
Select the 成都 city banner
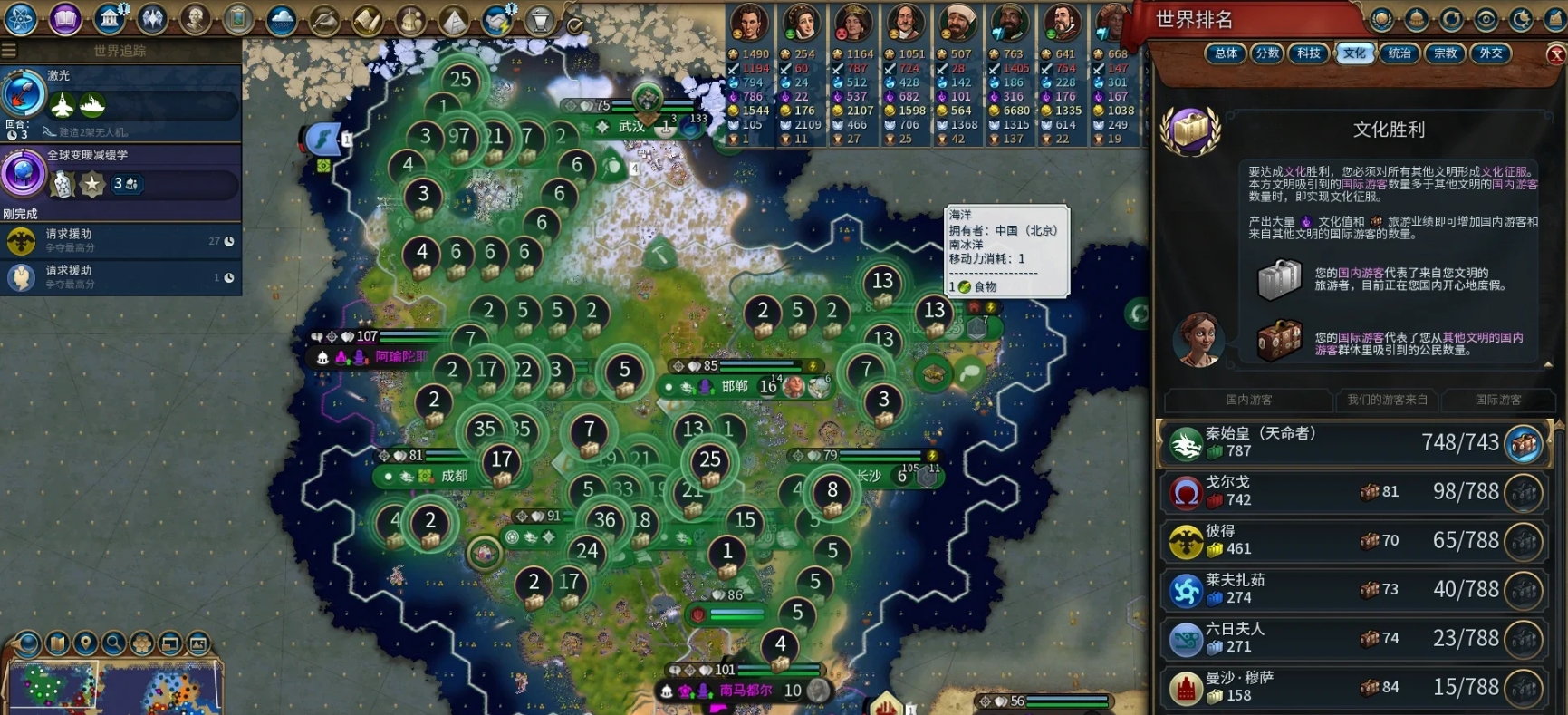pos(453,476)
